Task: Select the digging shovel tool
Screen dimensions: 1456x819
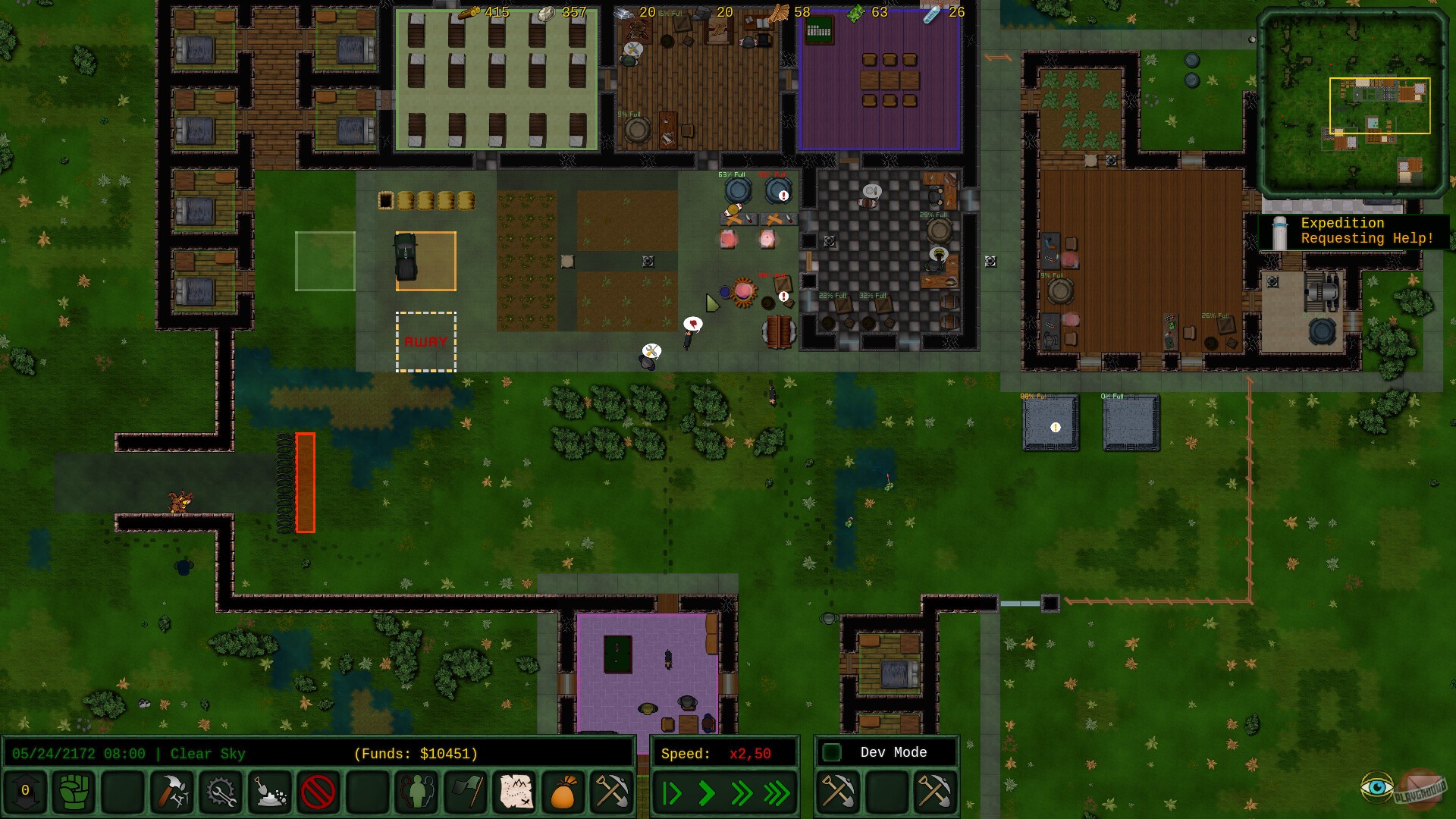Action: [269, 792]
